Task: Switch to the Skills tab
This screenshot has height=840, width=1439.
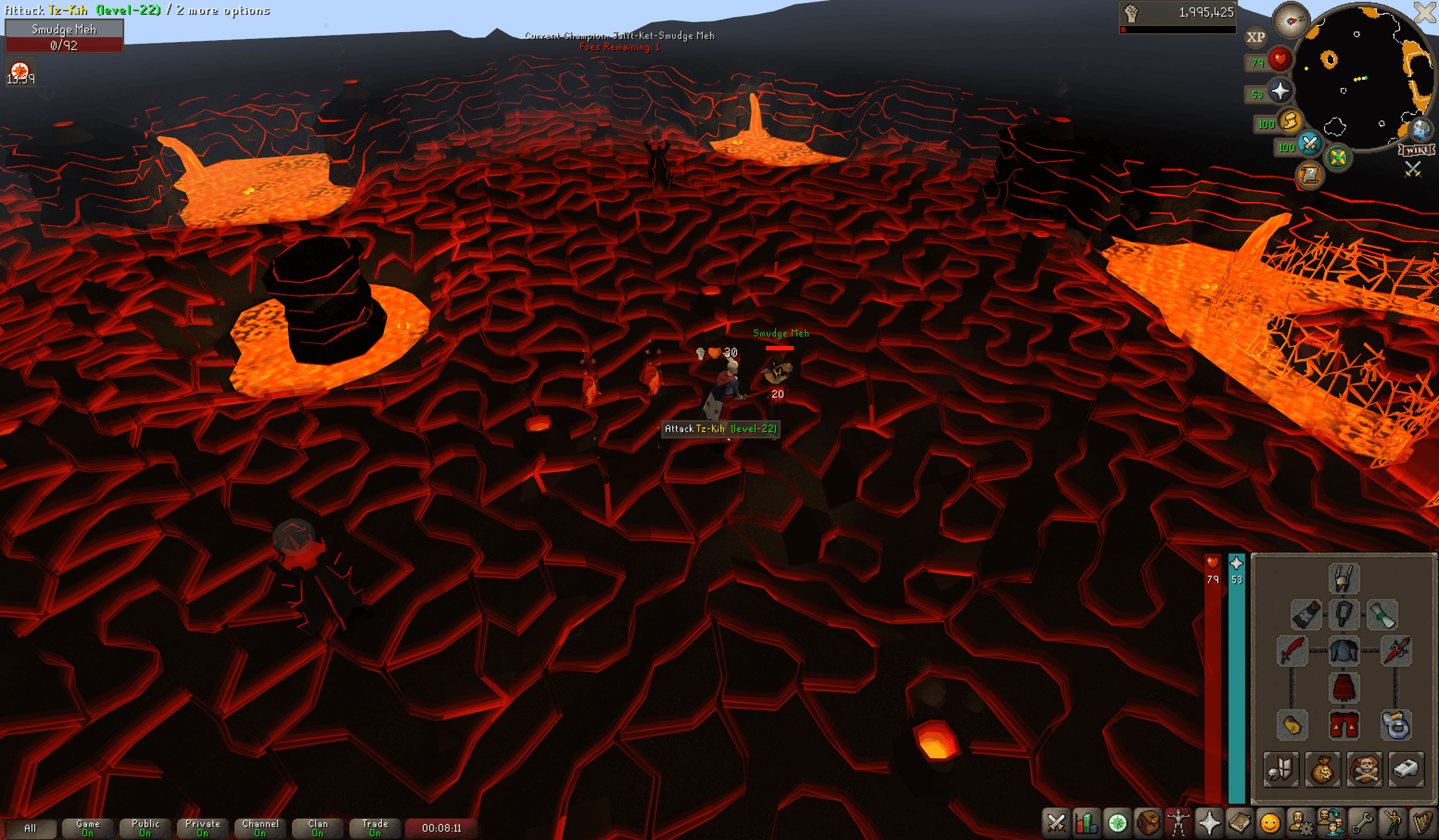Action: click(1086, 823)
